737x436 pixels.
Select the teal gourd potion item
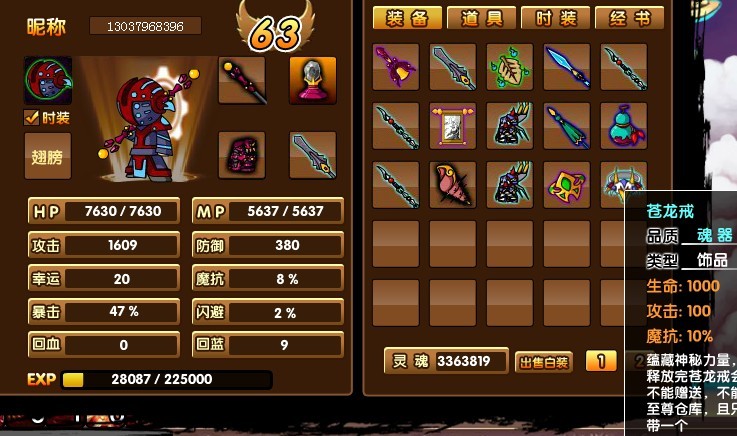624,126
